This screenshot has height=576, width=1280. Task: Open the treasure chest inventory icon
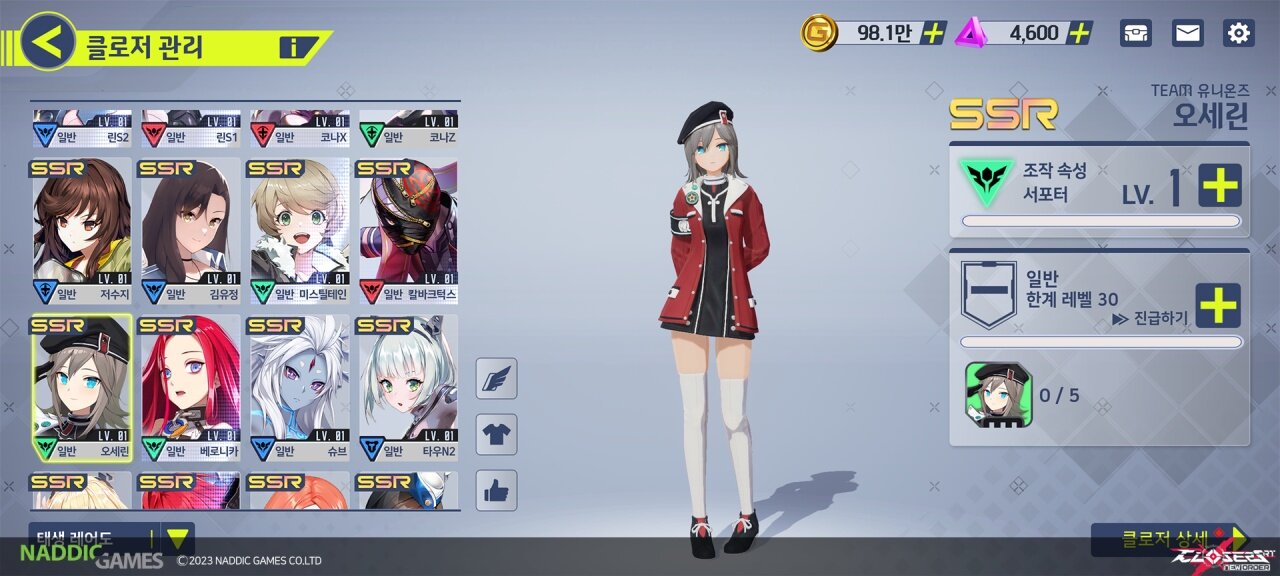(x=1135, y=33)
